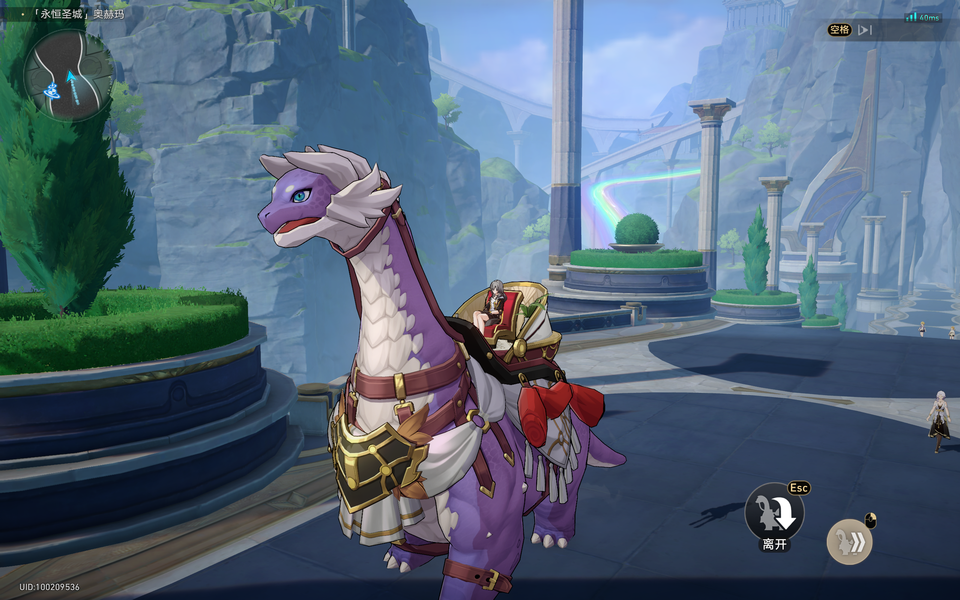960x600 pixels.
Task: Activate the mount sprint icon
Action: coord(849,542)
